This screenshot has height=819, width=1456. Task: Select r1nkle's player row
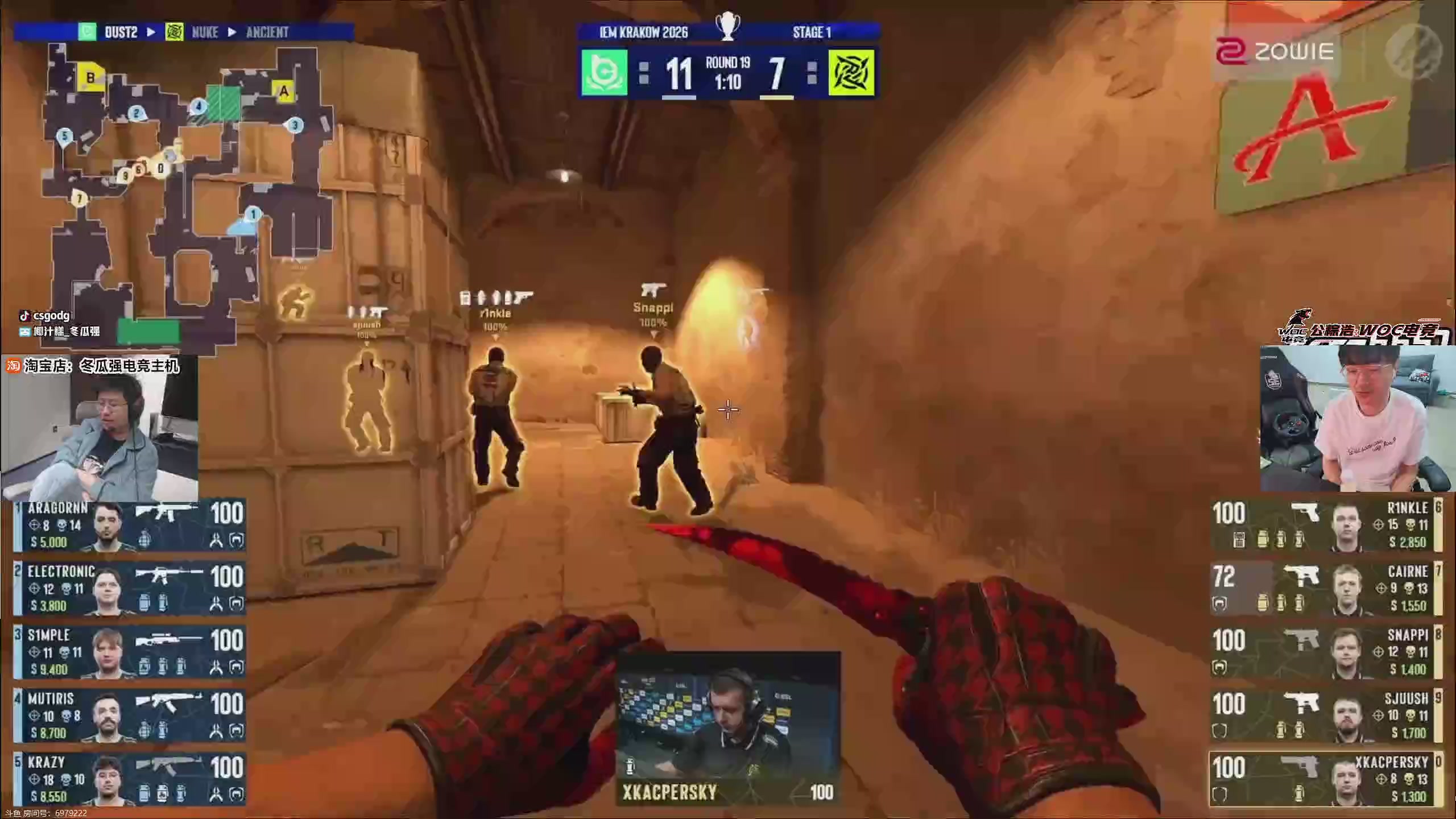point(1325,526)
